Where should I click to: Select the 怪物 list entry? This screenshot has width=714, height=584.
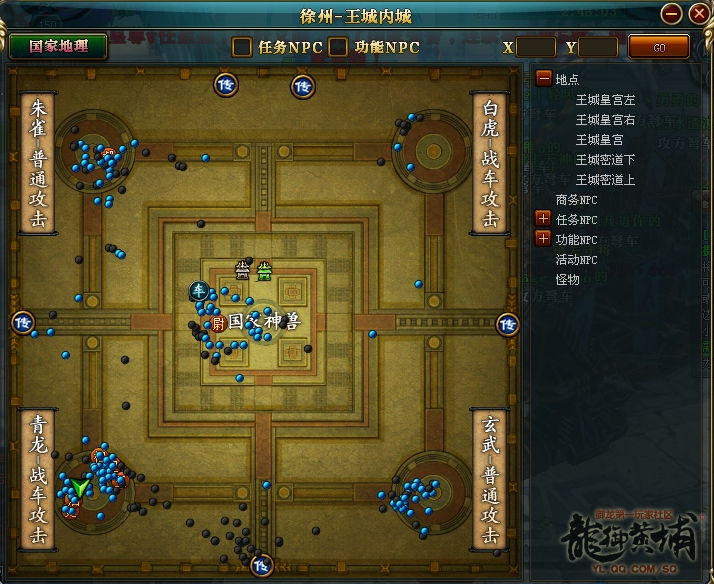click(567, 279)
